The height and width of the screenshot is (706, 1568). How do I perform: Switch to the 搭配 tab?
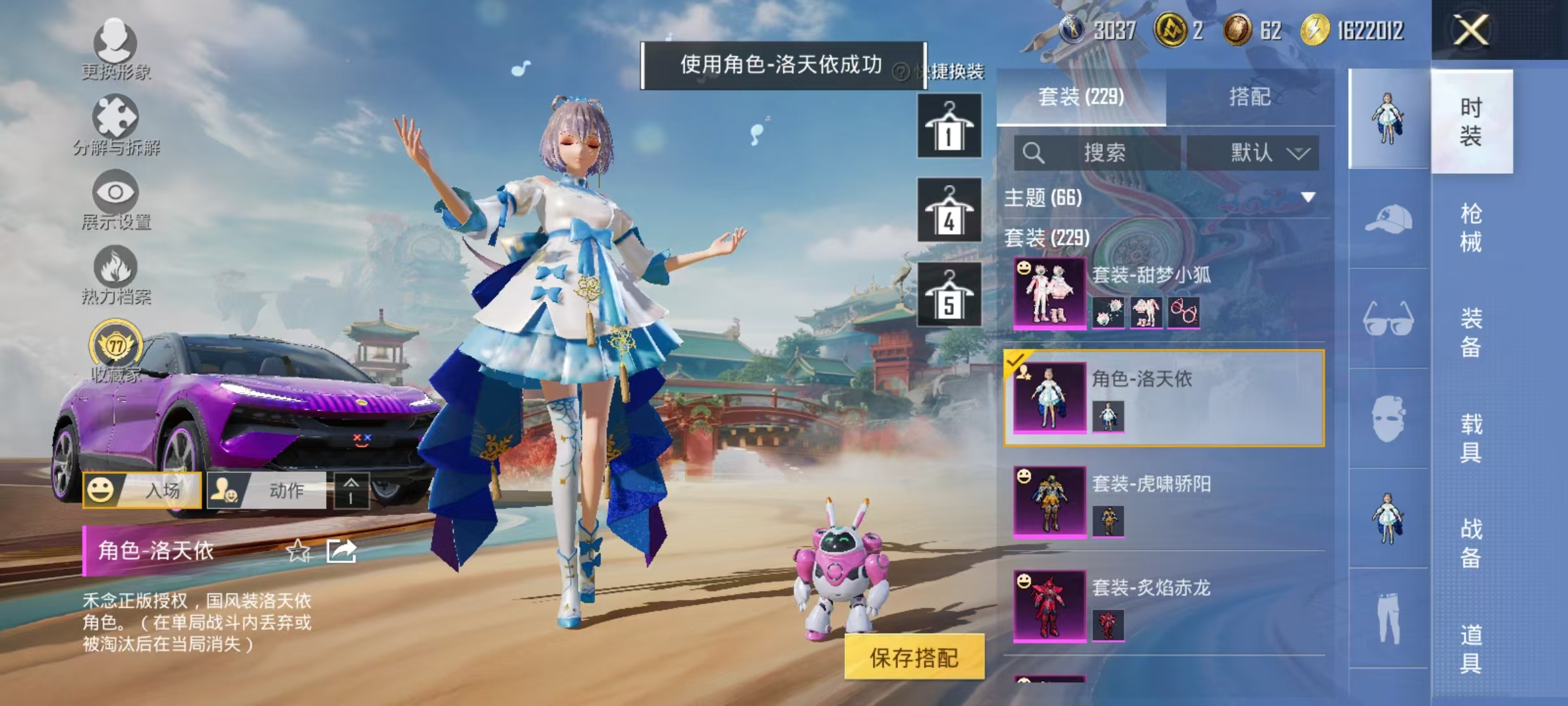point(1248,97)
